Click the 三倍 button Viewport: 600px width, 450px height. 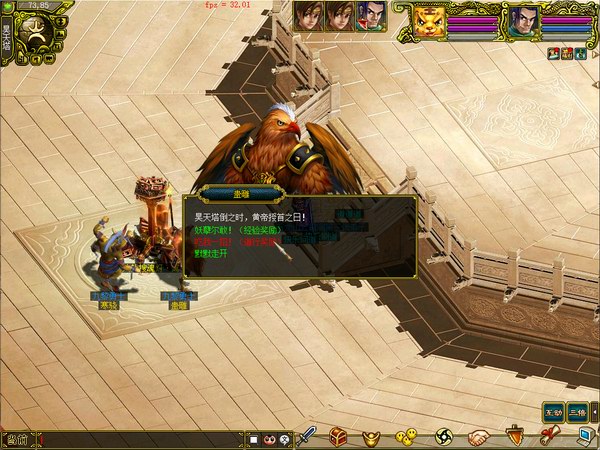(577, 411)
